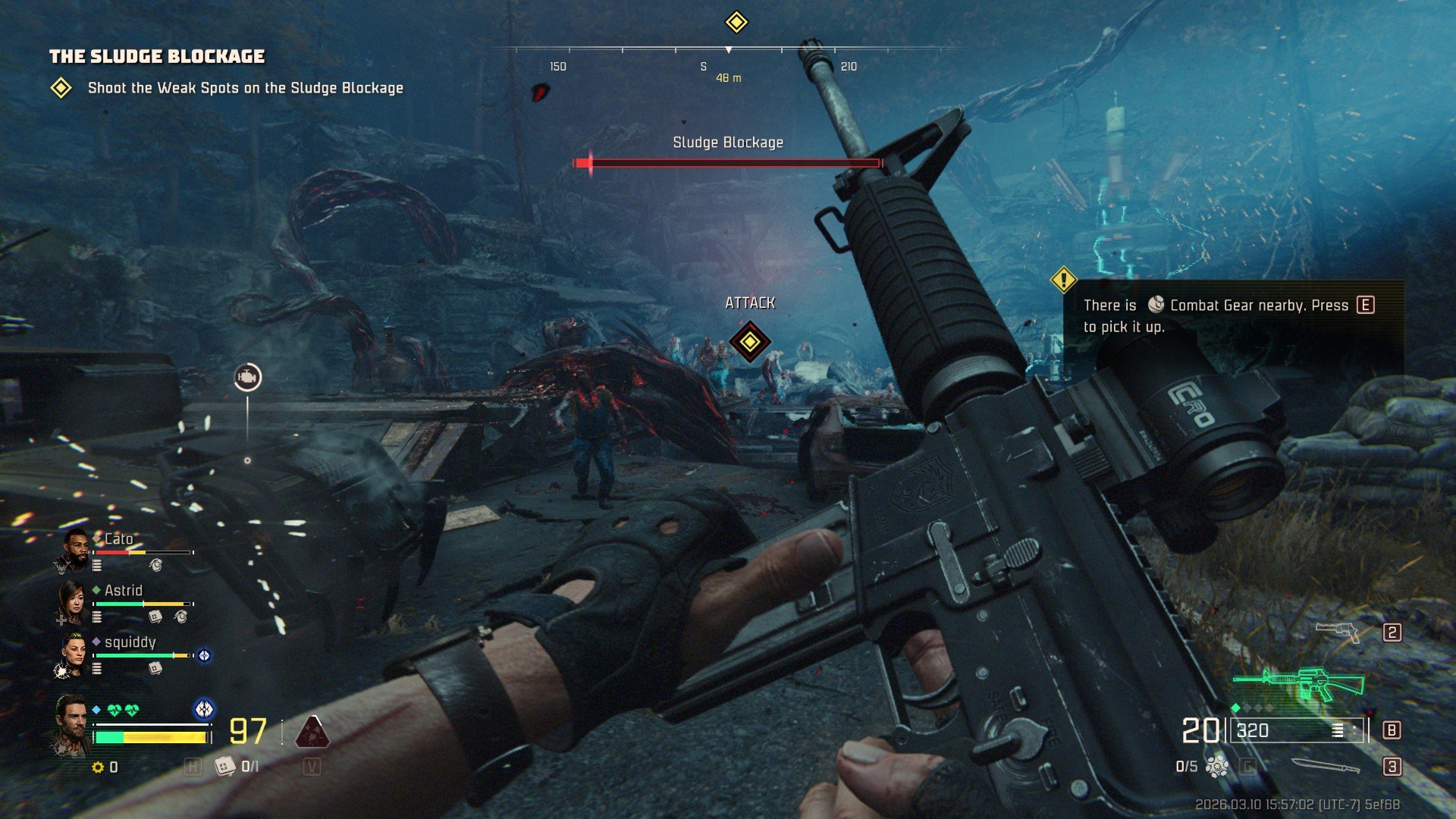Click the Sludge Blockage objective tracker icon

pos(61,89)
